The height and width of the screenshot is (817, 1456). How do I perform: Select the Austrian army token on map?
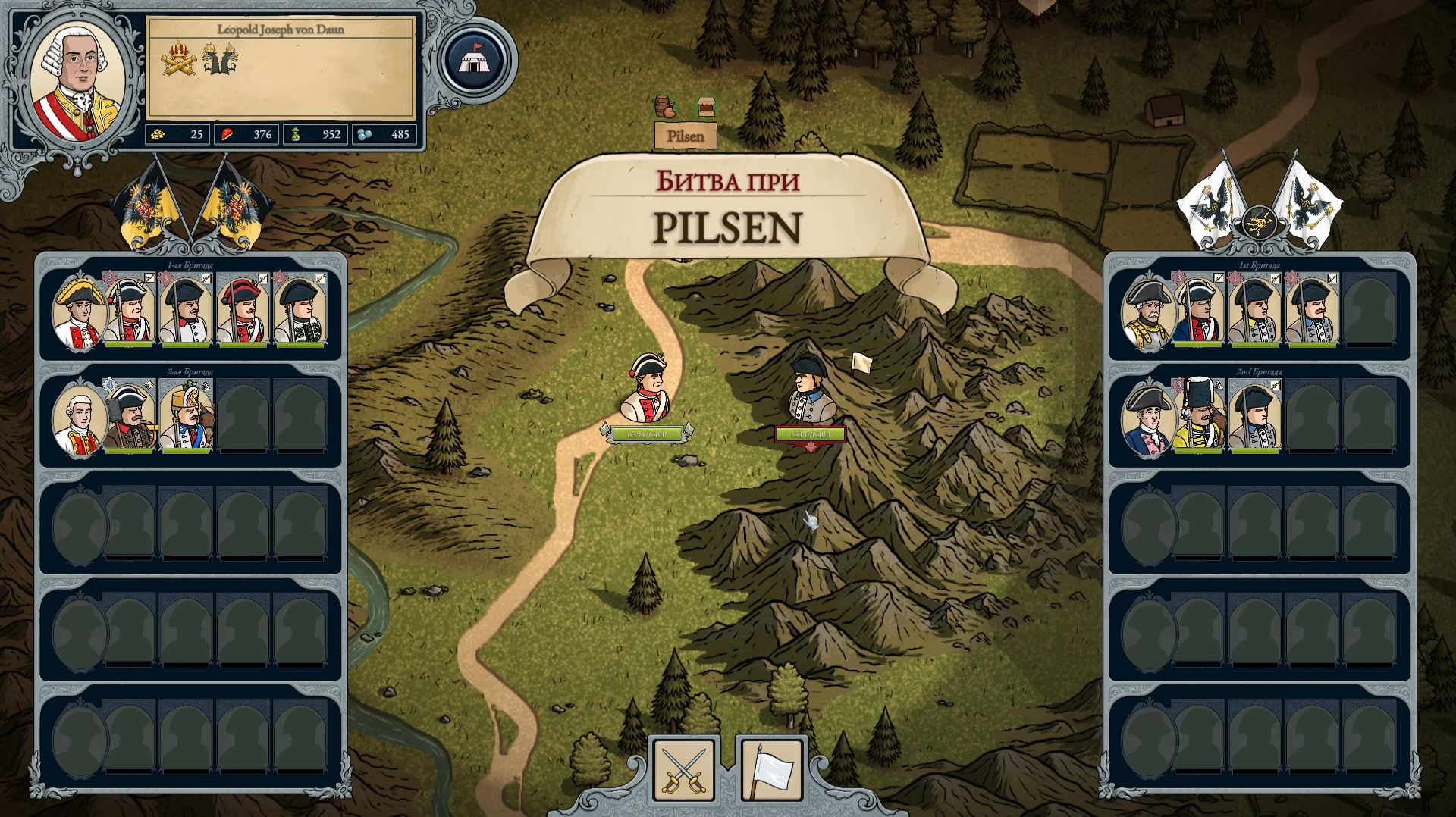[x=647, y=388]
